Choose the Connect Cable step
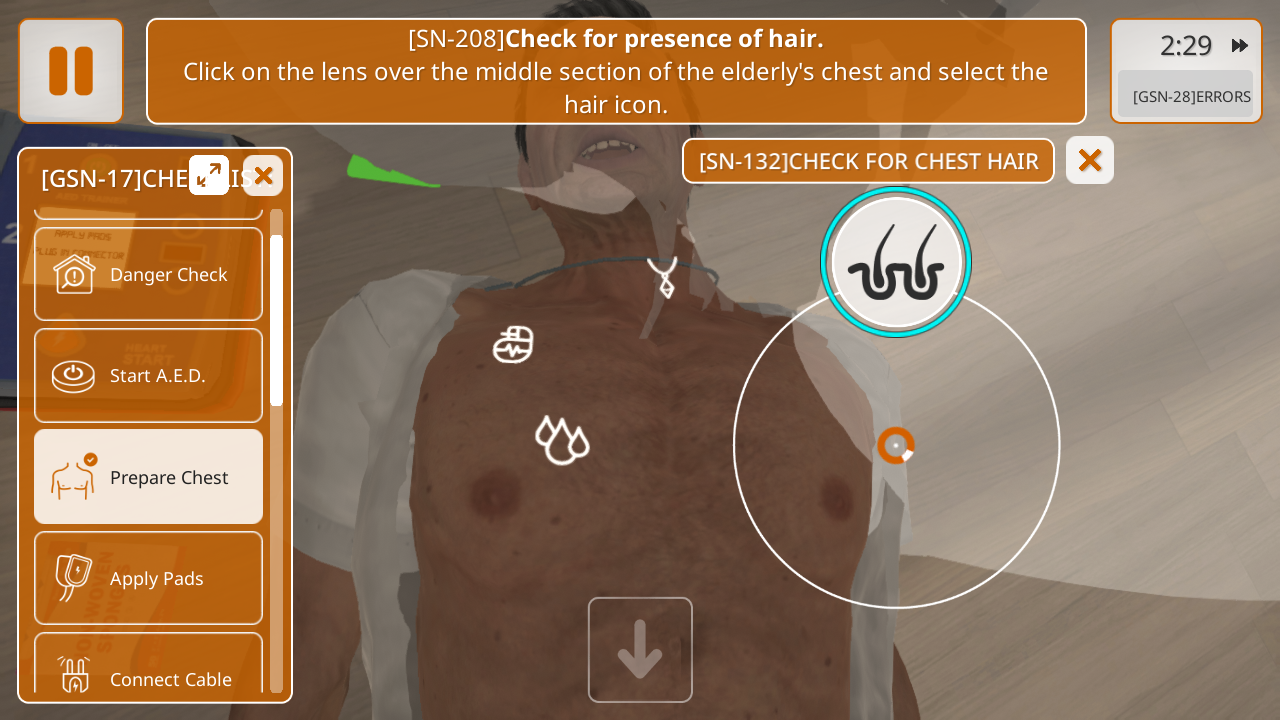 pos(148,672)
